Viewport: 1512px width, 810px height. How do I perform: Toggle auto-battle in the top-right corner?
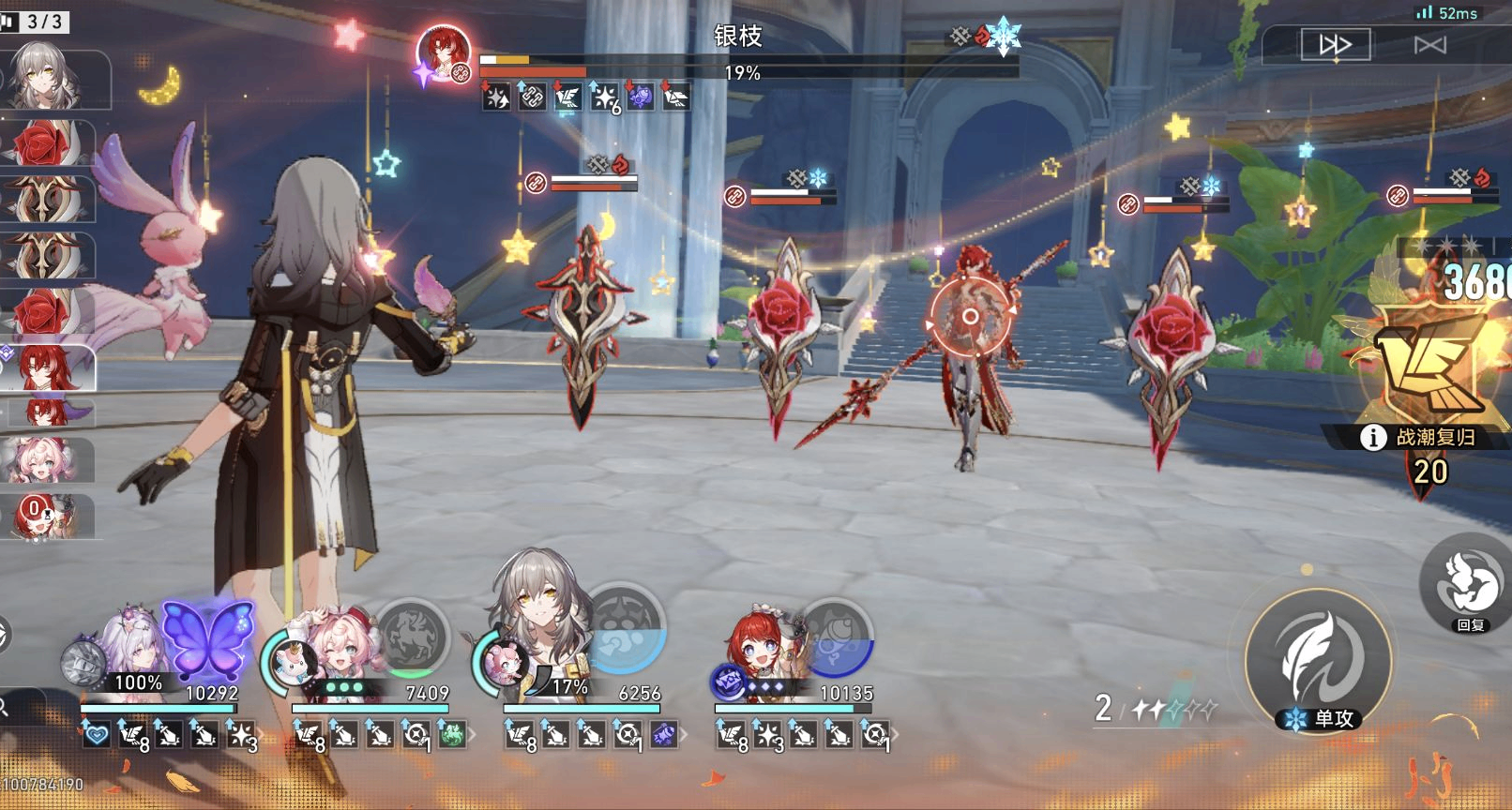[x=1430, y=45]
